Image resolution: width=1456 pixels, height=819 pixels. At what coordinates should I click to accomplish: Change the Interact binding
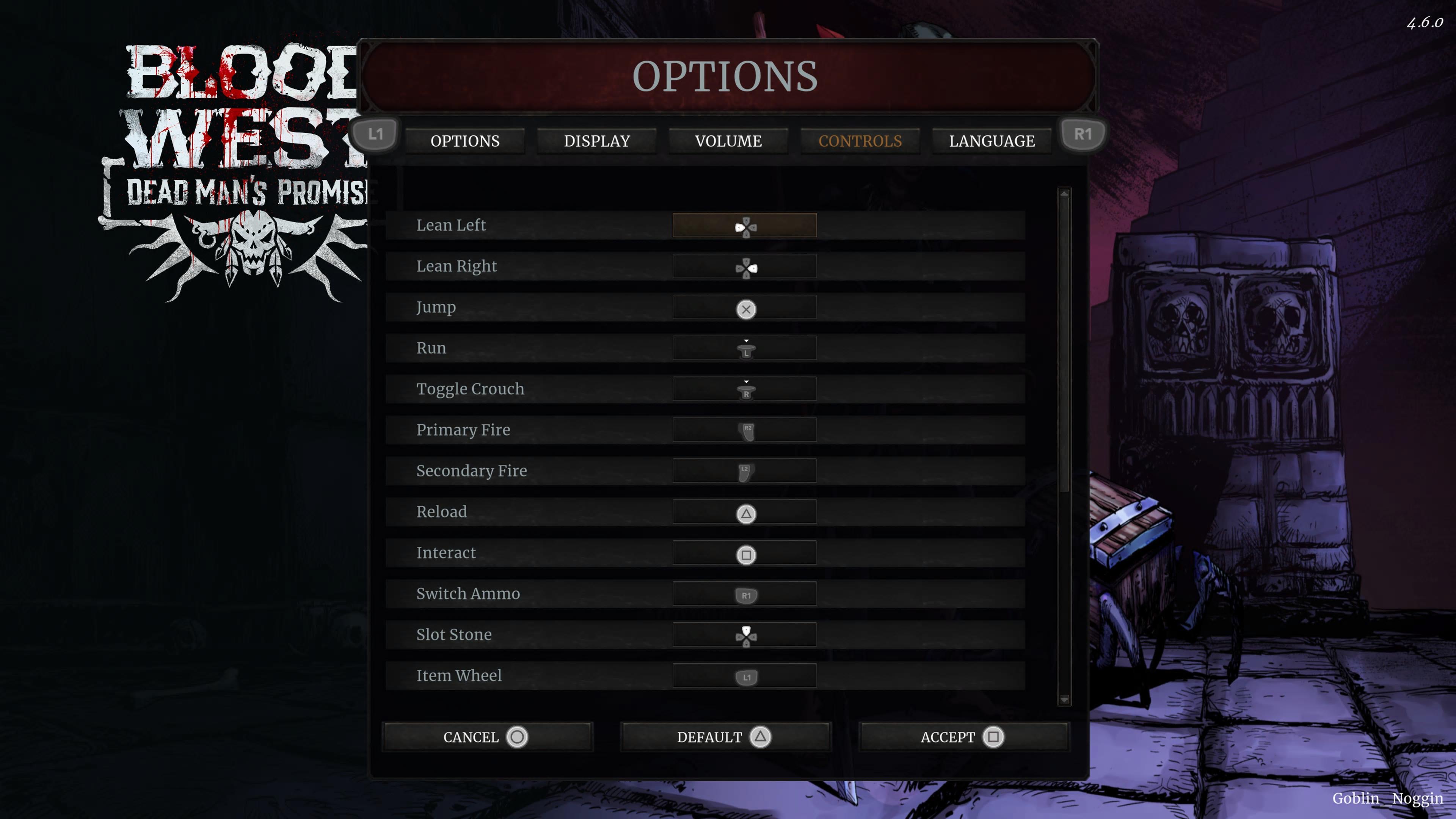coord(744,553)
